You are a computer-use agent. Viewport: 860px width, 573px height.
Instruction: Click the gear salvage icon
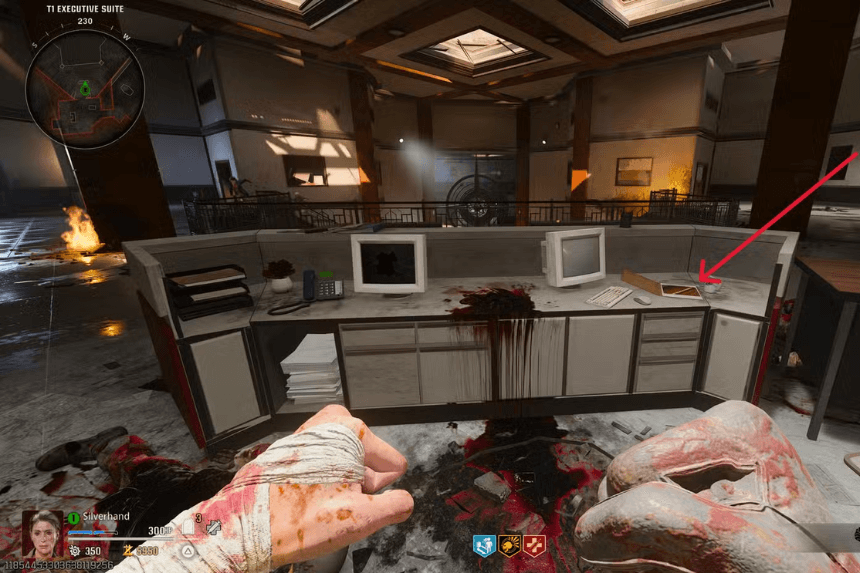75,550
